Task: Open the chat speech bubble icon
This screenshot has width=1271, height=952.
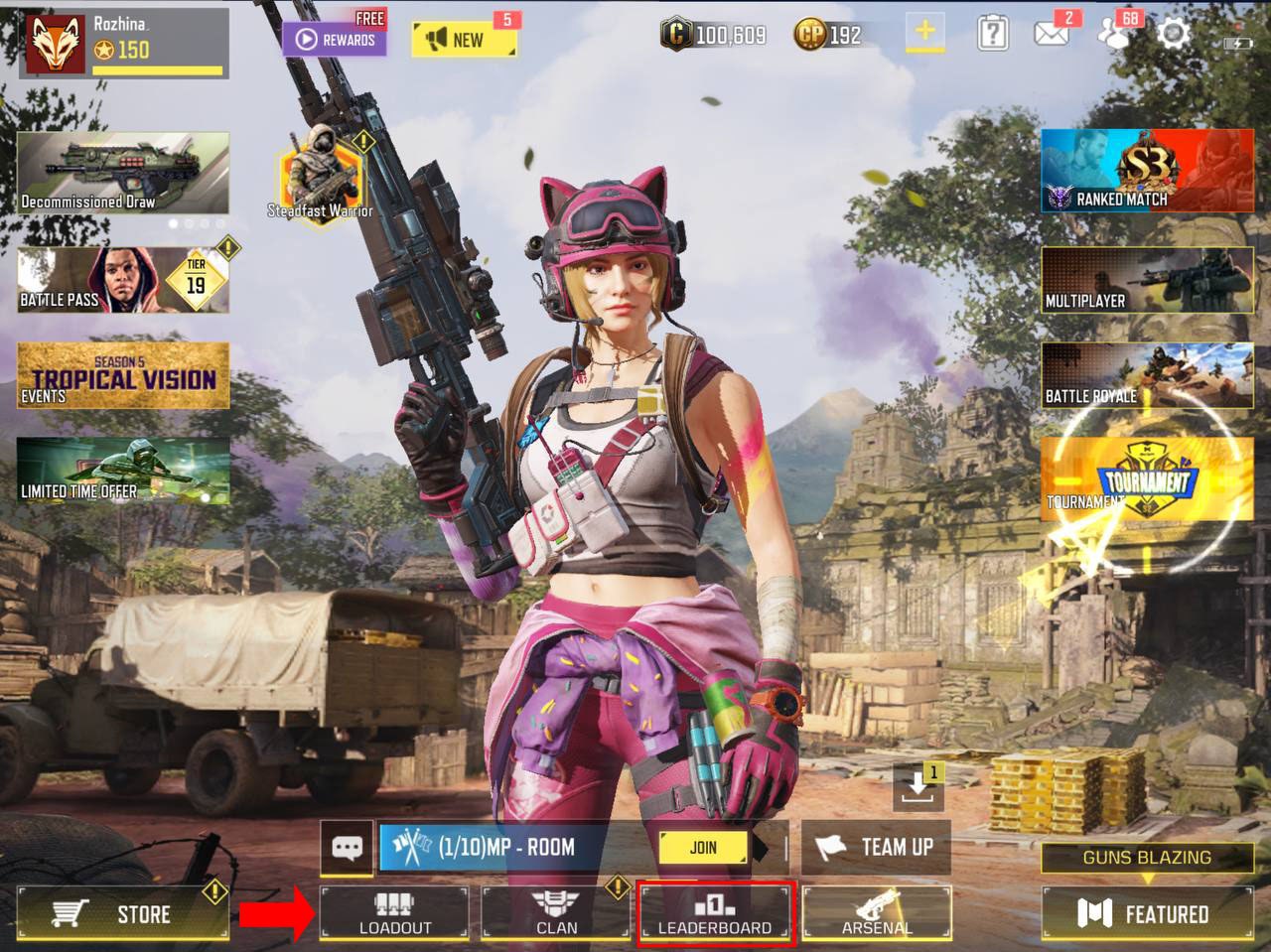Action: point(347,848)
